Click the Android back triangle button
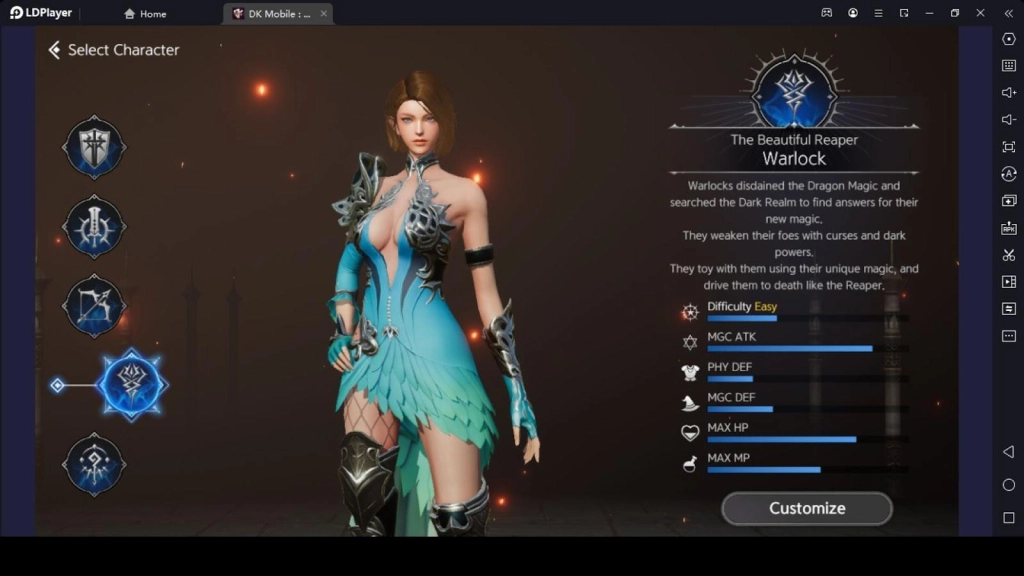The width and height of the screenshot is (1024, 576). point(1008,452)
